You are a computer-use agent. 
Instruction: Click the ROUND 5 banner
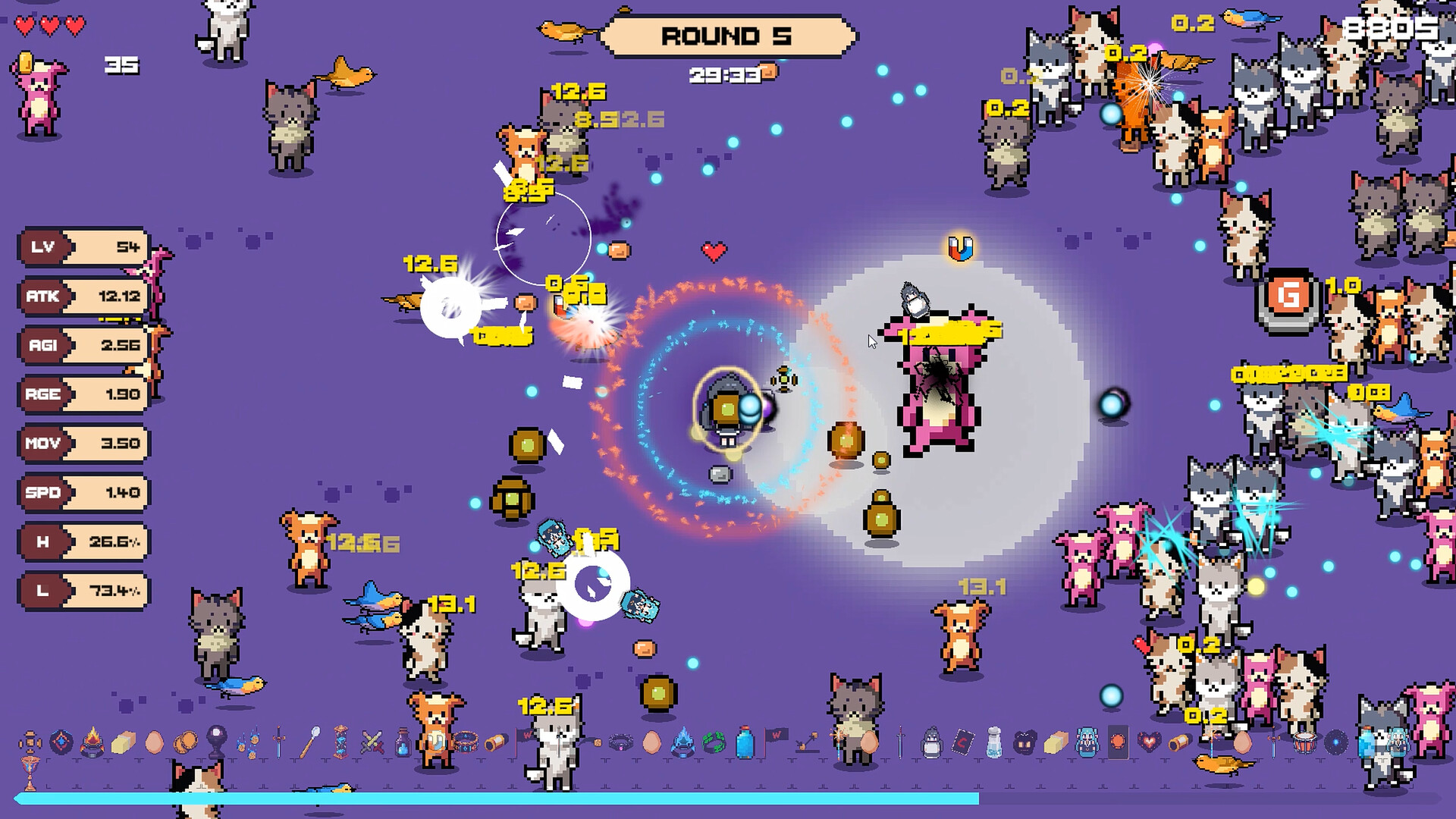[728, 36]
